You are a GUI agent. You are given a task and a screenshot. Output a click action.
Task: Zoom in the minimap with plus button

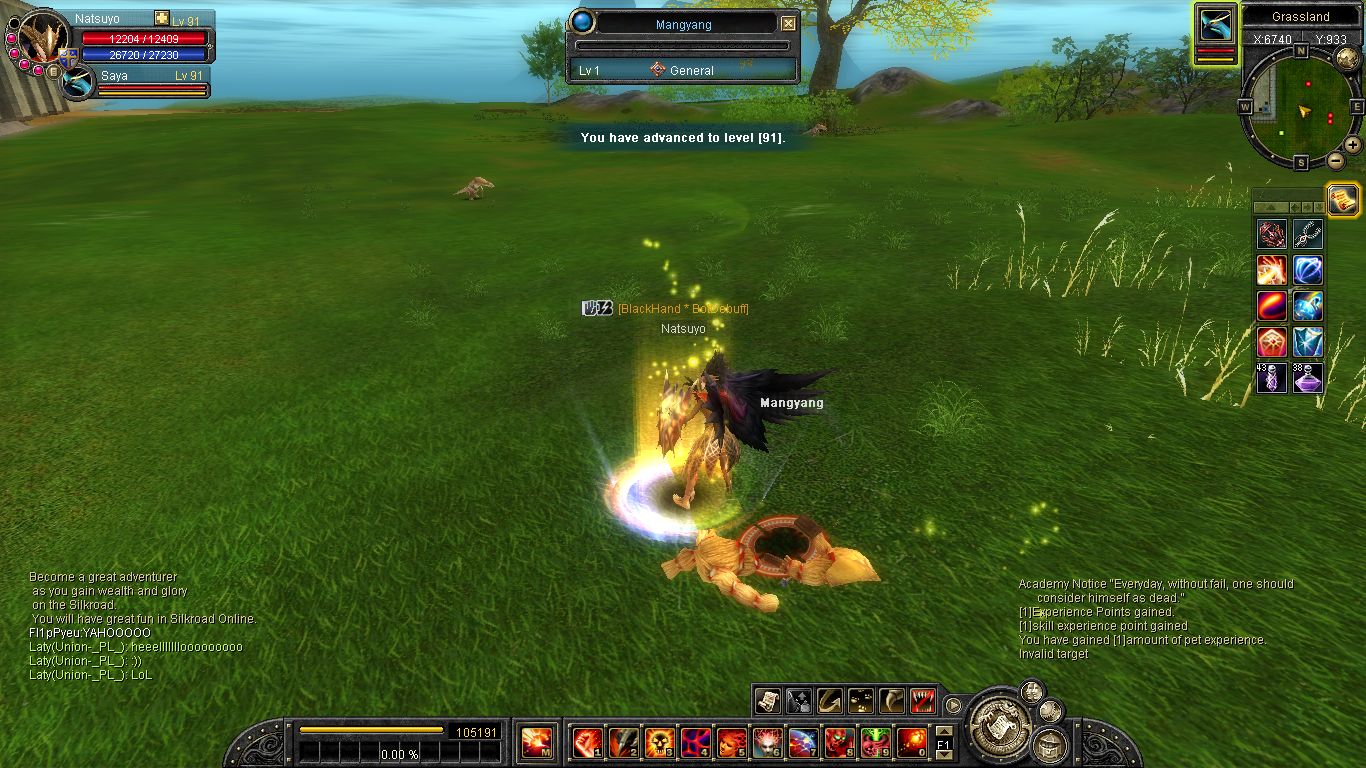pyautogui.click(x=1352, y=144)
